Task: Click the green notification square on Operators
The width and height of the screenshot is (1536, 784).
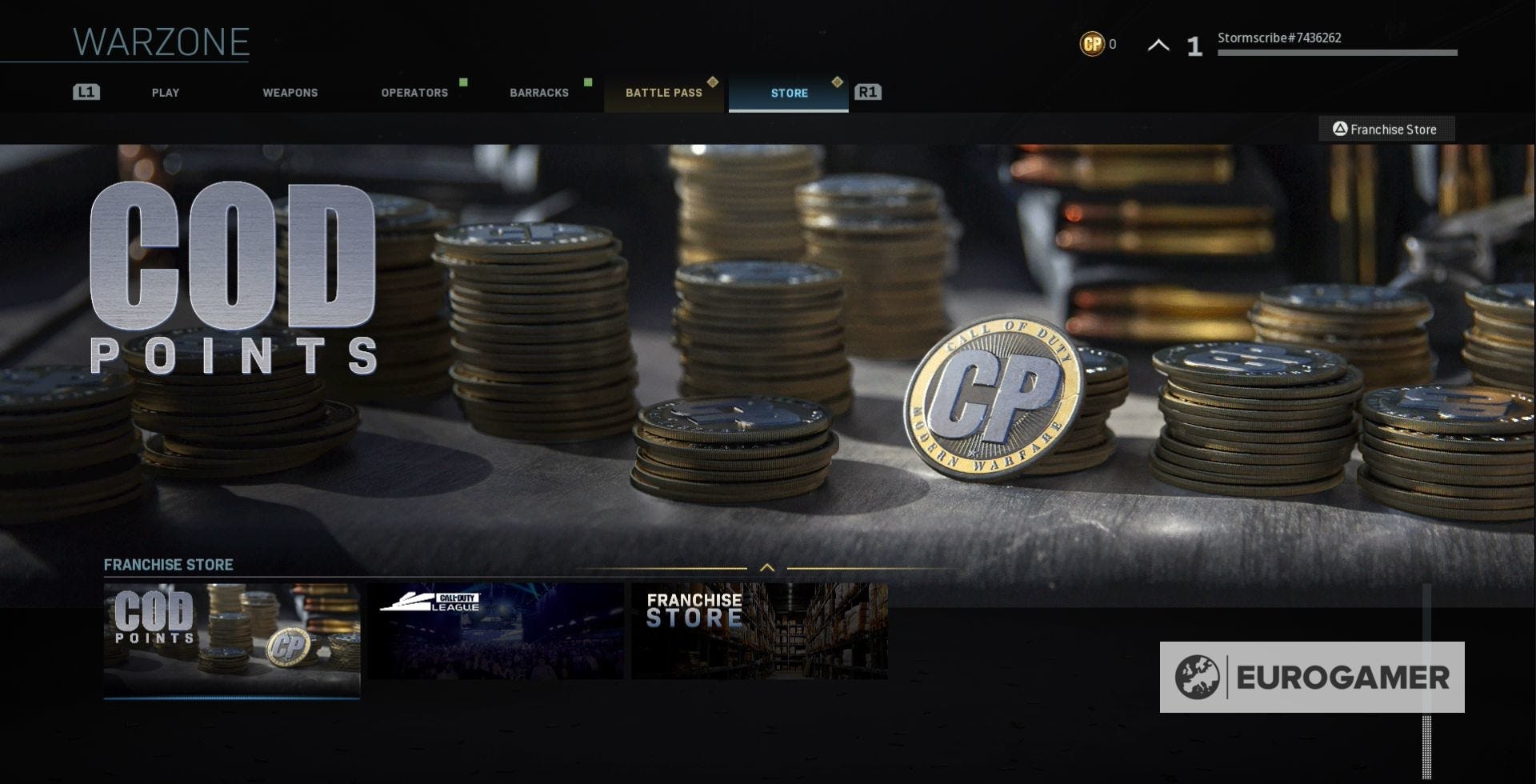Action: pos(464,81)
